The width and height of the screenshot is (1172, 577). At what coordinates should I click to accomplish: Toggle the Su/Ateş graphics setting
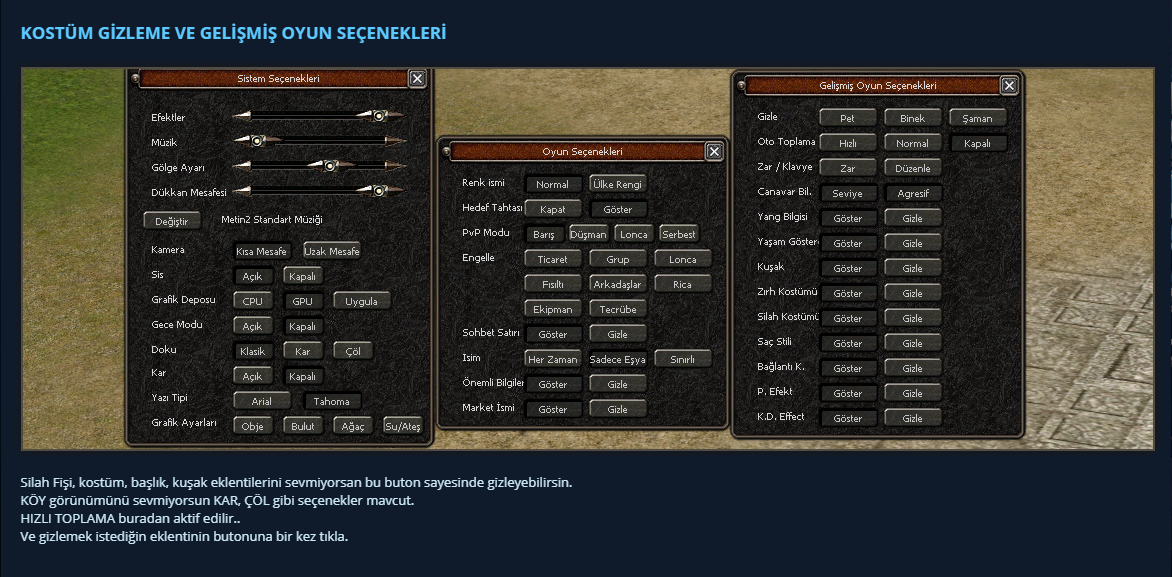pyautogui.click(x=402, y=426)
